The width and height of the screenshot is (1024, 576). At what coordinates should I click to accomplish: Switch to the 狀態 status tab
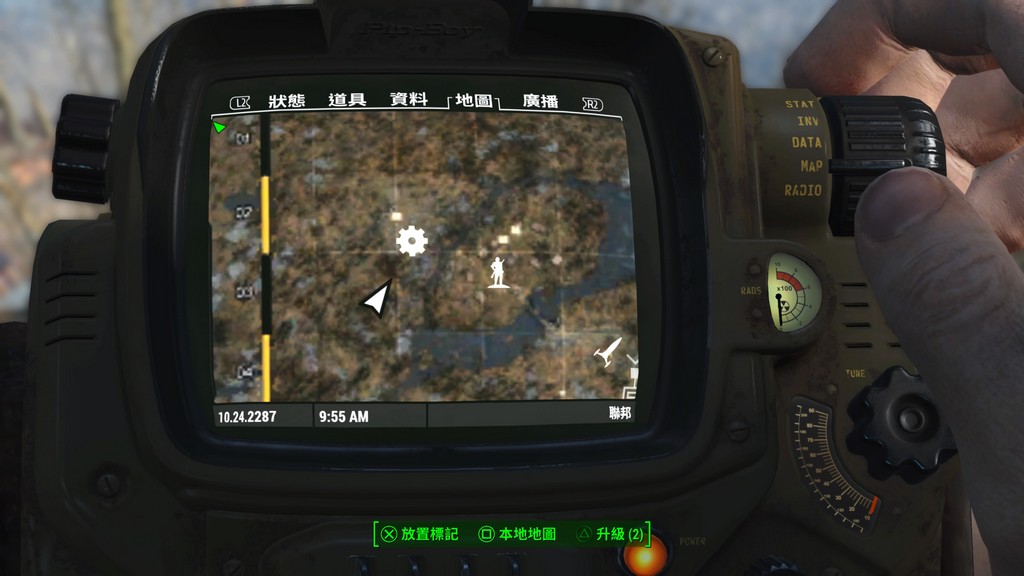[287, 101]
